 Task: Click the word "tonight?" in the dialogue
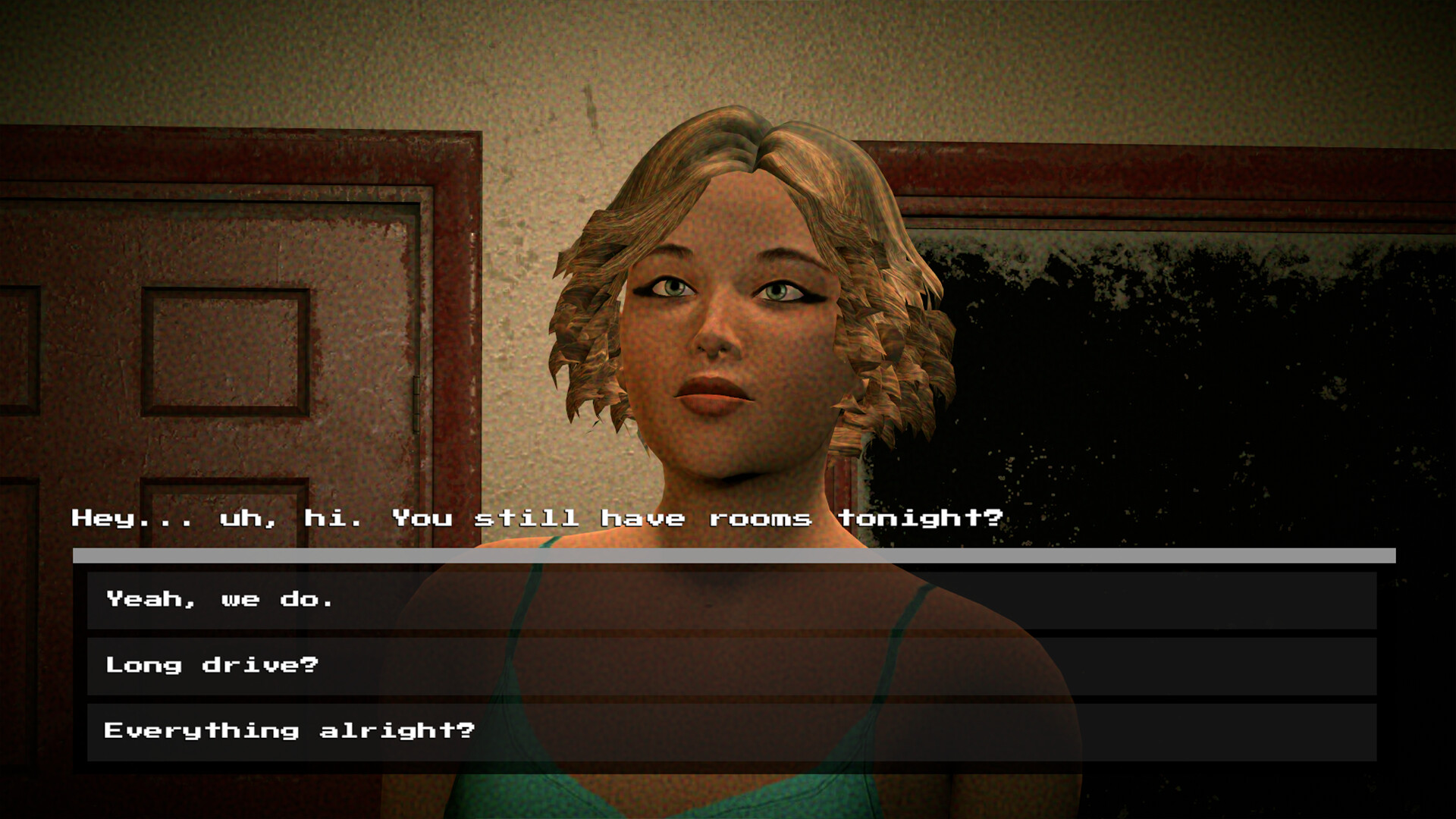(x=921, y=518)
